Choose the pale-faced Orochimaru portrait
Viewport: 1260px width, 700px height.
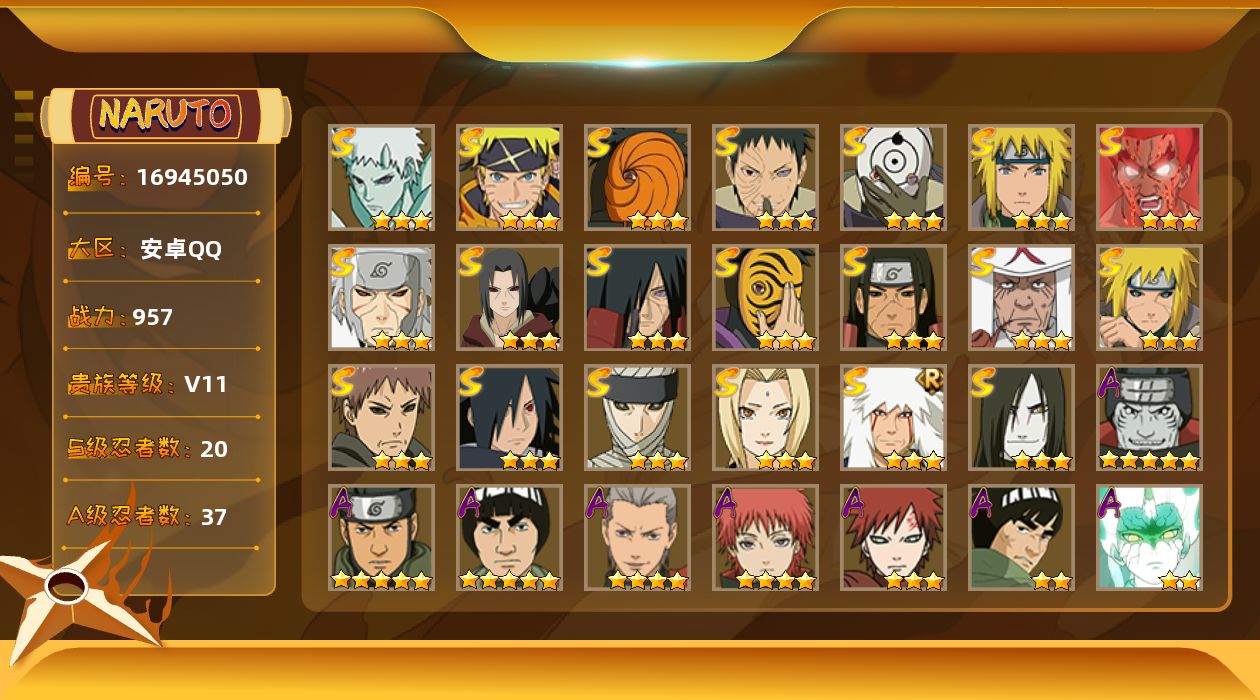coord(1021,417)
